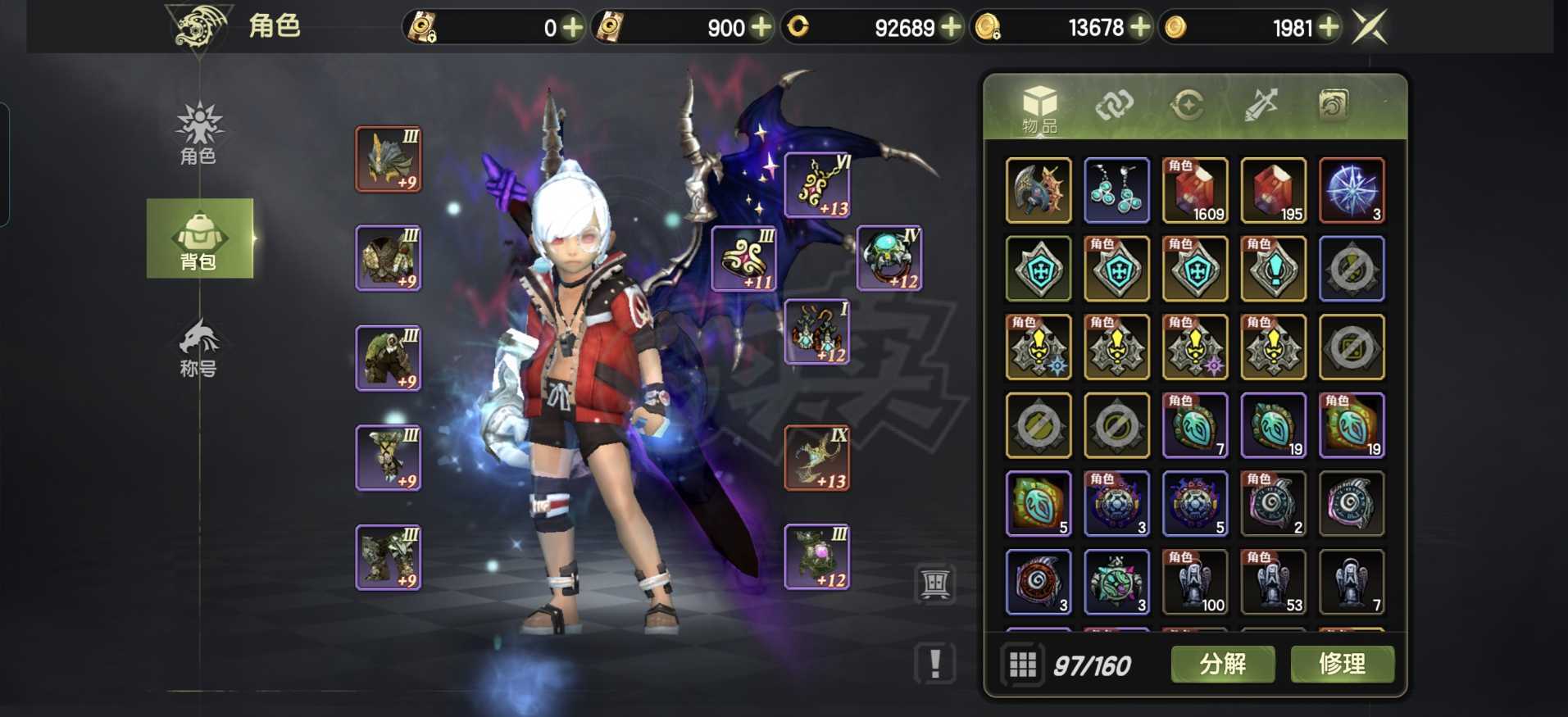Click the grid sort icon beside 97/160

pos(1022,664)
